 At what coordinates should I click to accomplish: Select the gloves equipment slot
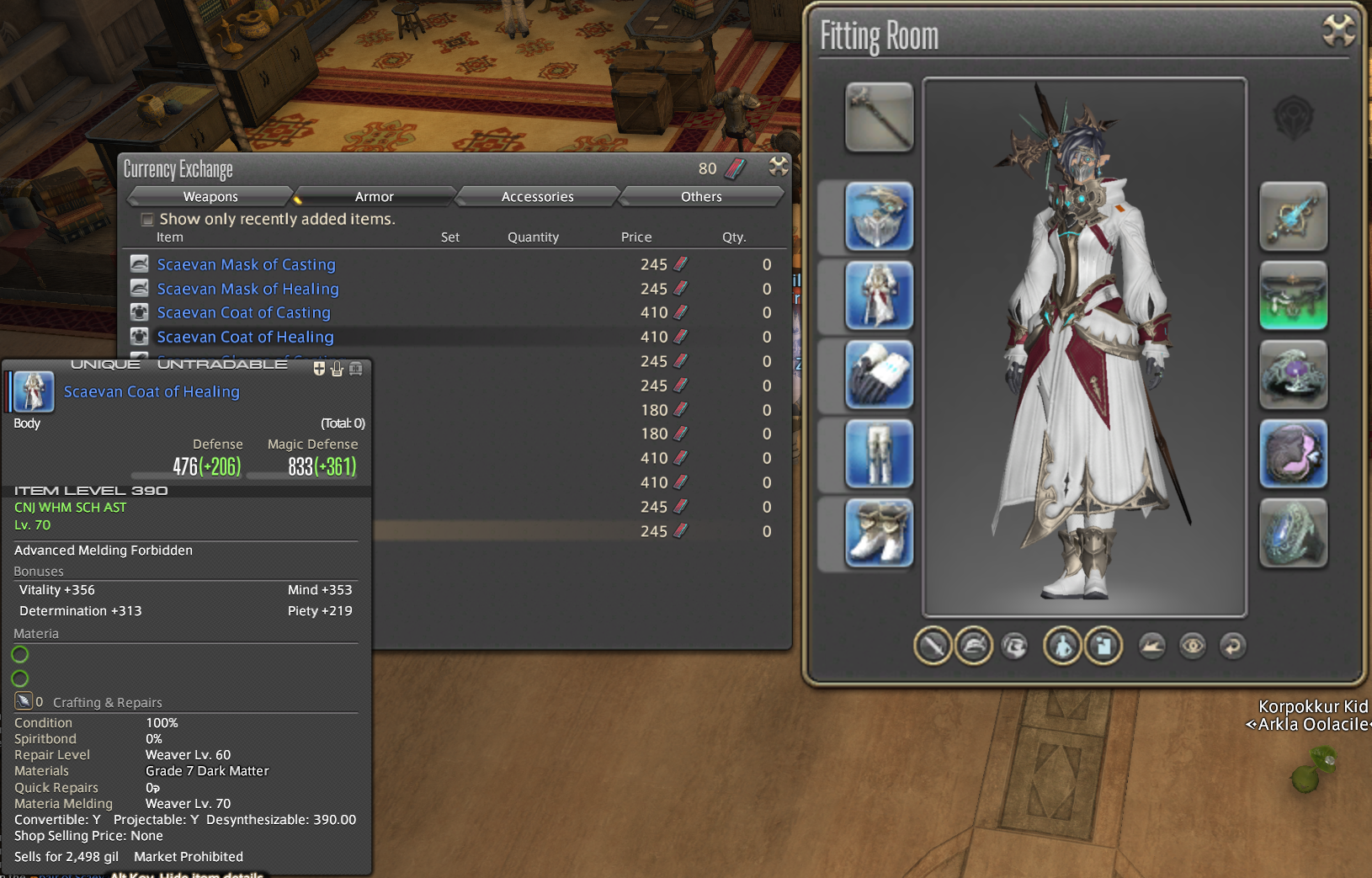point(879,375)
